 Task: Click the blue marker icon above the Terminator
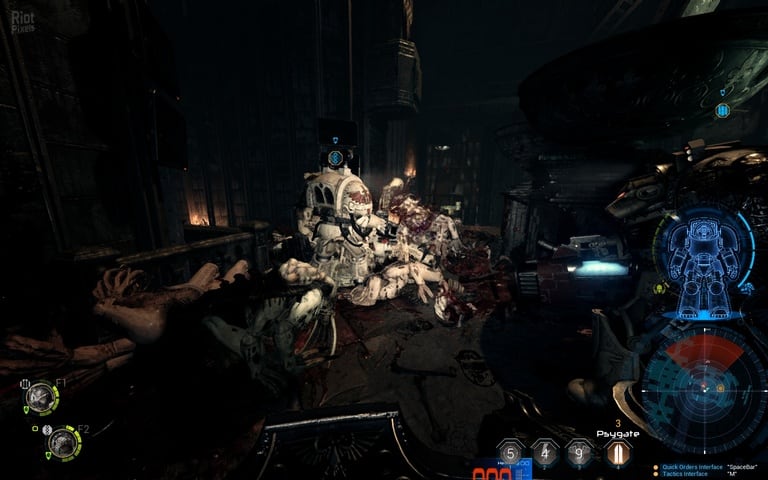336,157
